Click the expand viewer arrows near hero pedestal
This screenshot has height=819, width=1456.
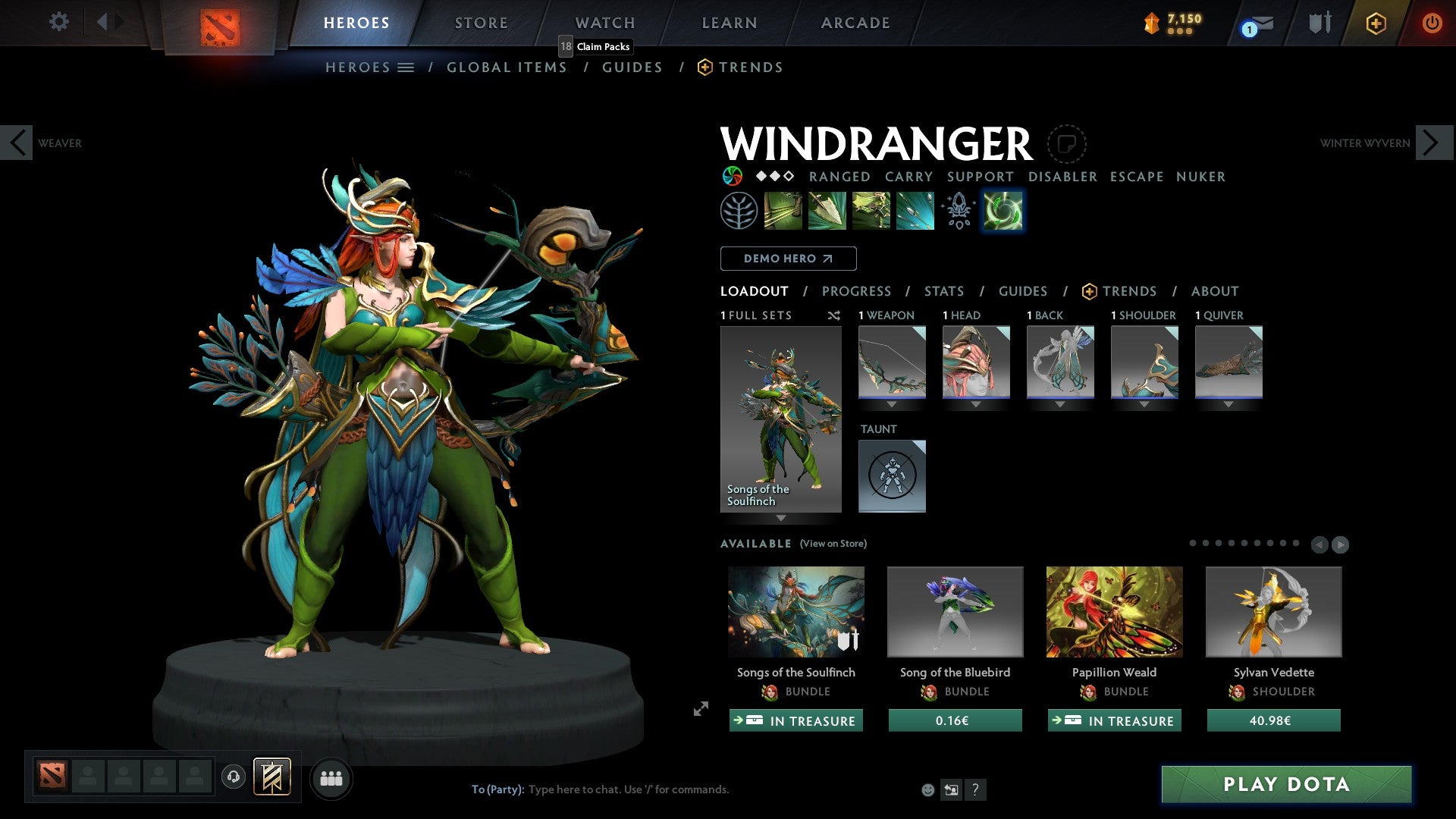click(700, 710)
